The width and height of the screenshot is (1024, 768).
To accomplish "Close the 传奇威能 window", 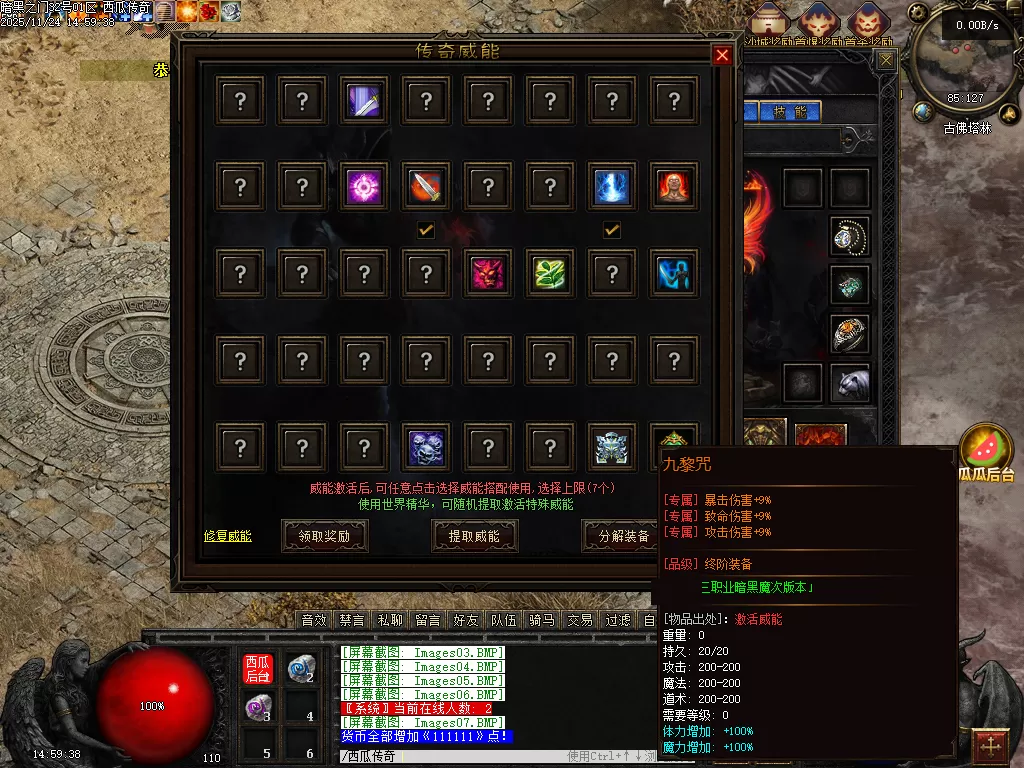I will [x=722, y=56].
